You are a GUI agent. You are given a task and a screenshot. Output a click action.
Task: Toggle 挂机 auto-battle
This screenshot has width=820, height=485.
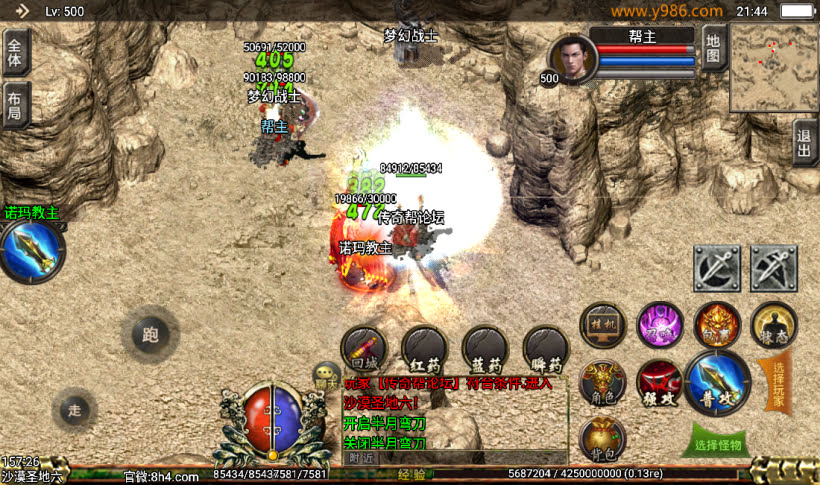603,325
